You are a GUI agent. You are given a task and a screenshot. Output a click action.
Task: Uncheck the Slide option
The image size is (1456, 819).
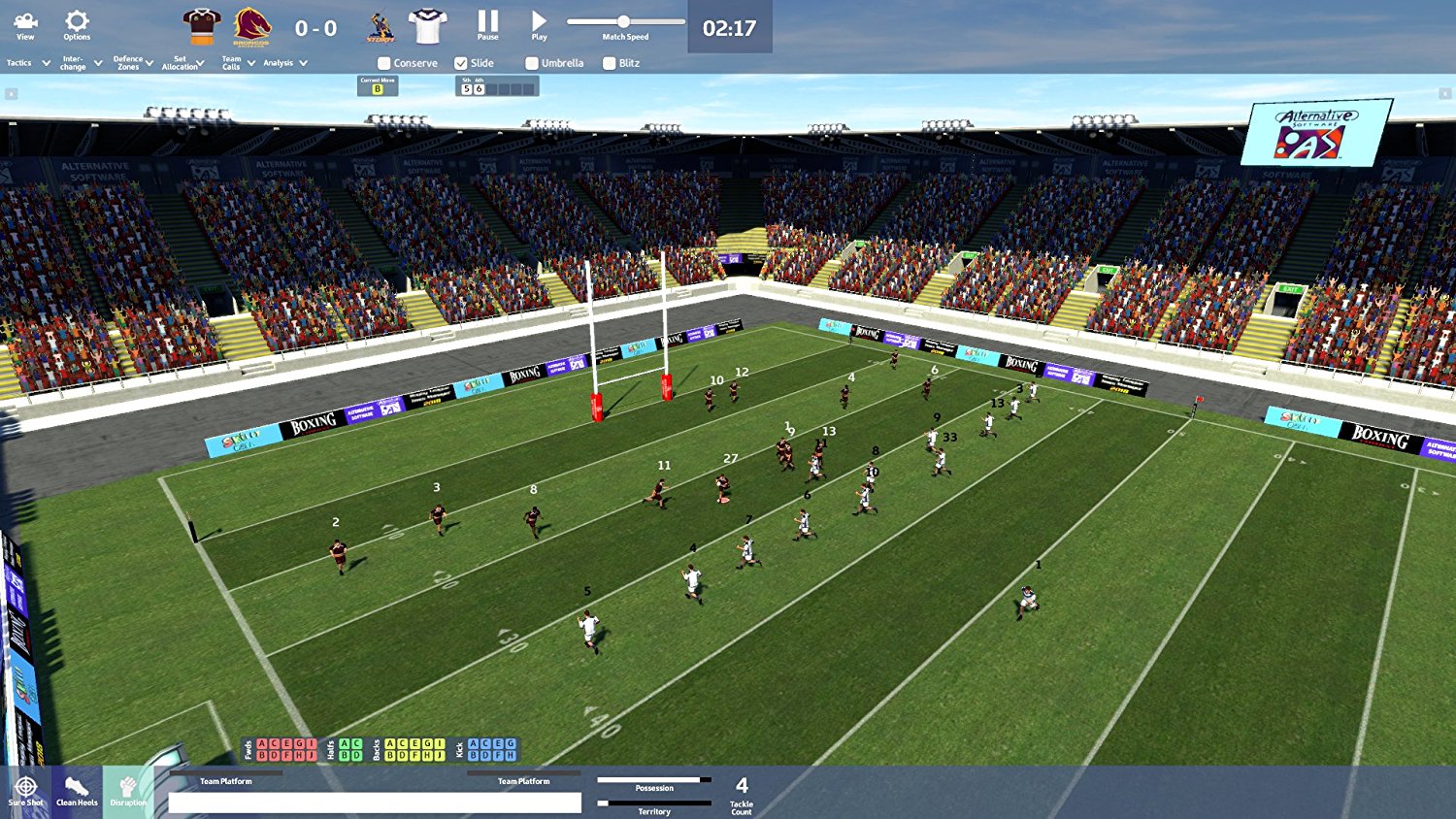(462, 62)
